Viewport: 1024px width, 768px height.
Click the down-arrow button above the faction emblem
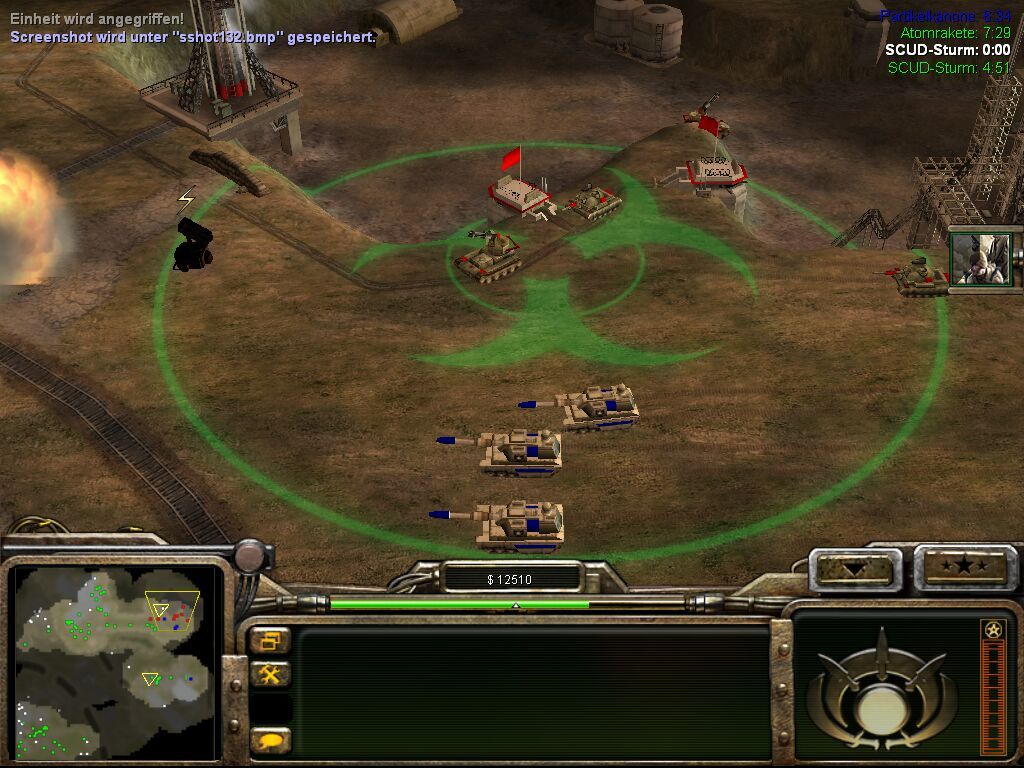click(855, 569)
